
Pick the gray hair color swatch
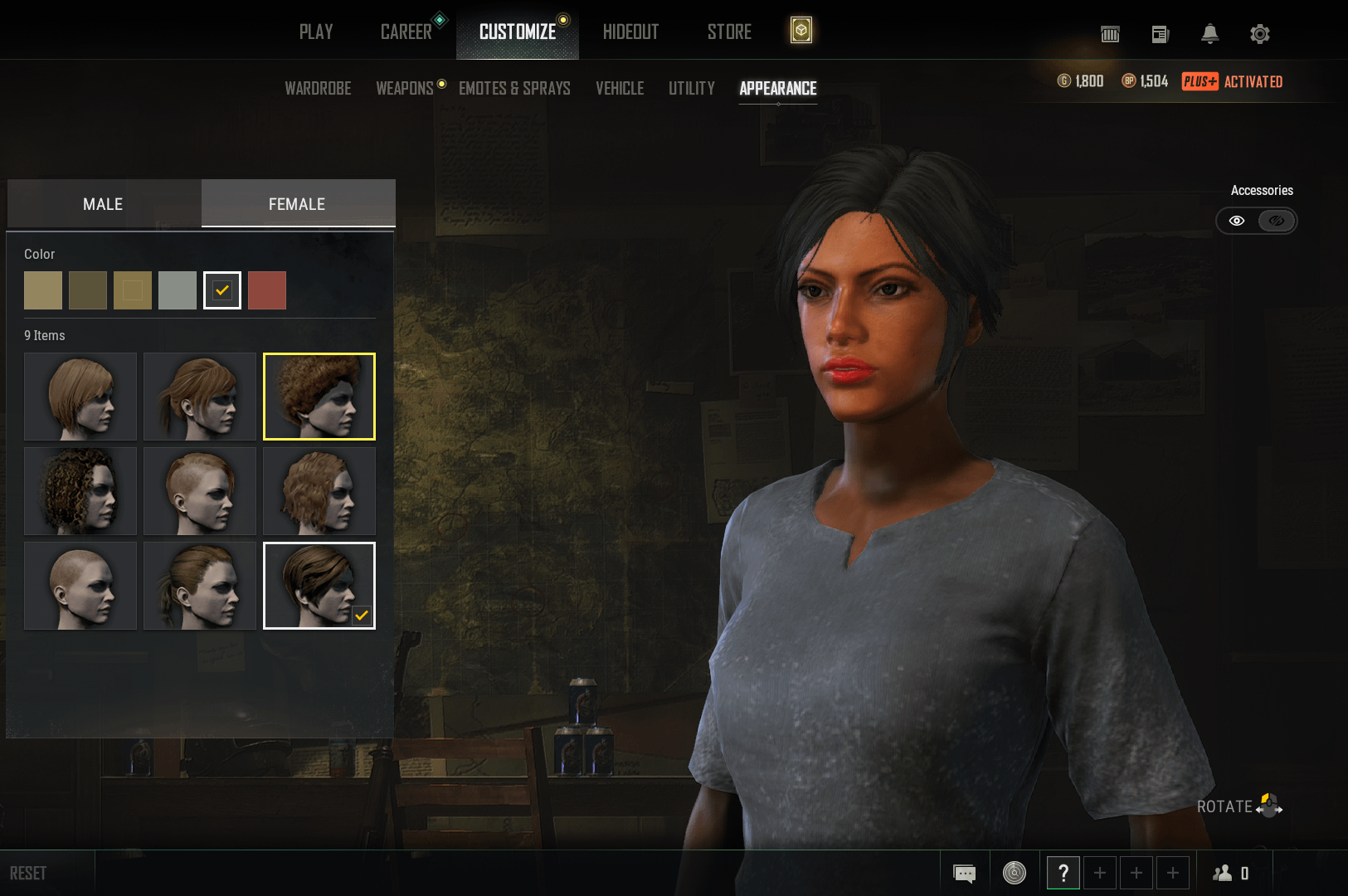[178, 290]
